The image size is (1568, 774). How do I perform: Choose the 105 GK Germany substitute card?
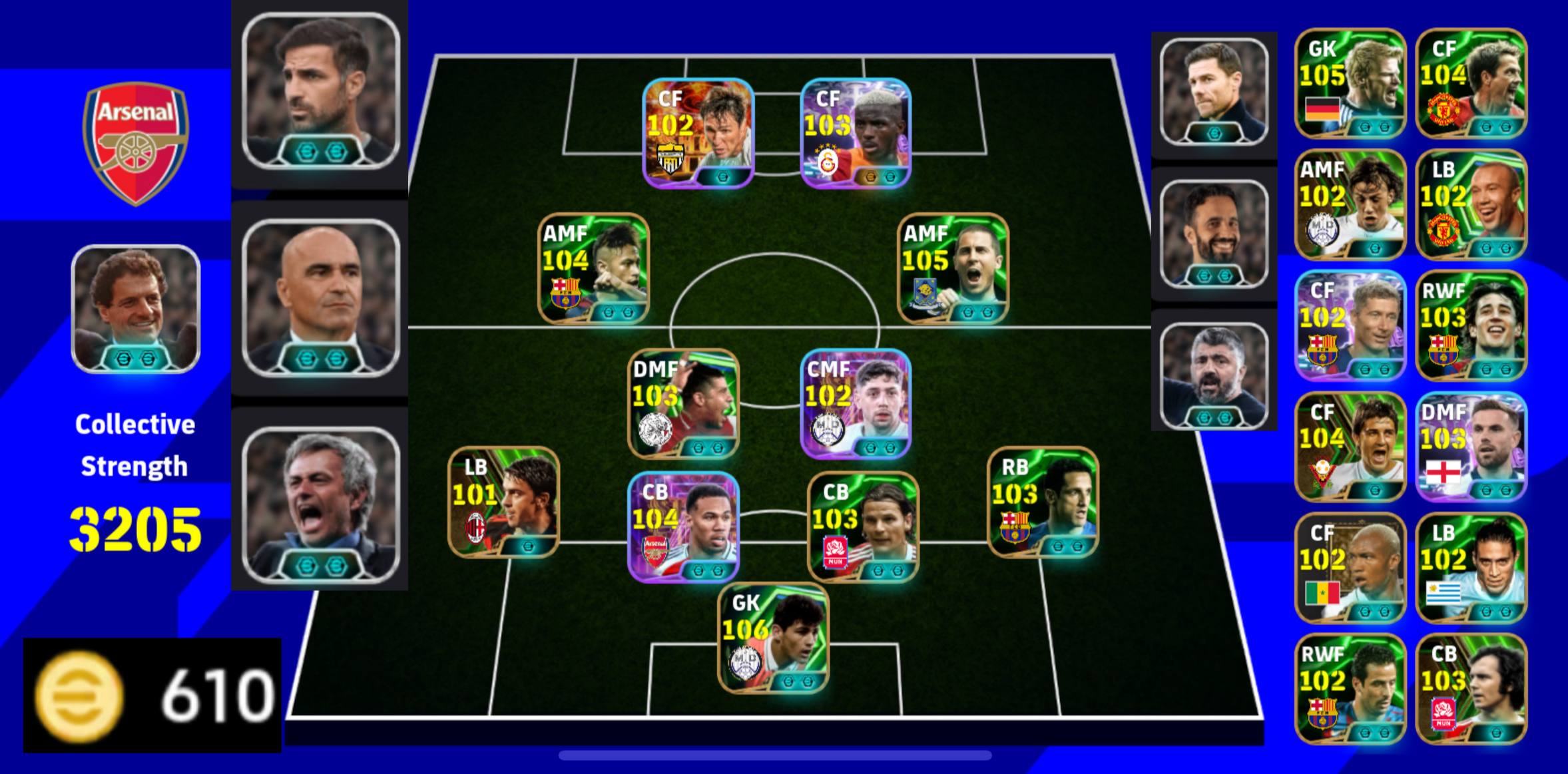click(x=1350, y=83)
